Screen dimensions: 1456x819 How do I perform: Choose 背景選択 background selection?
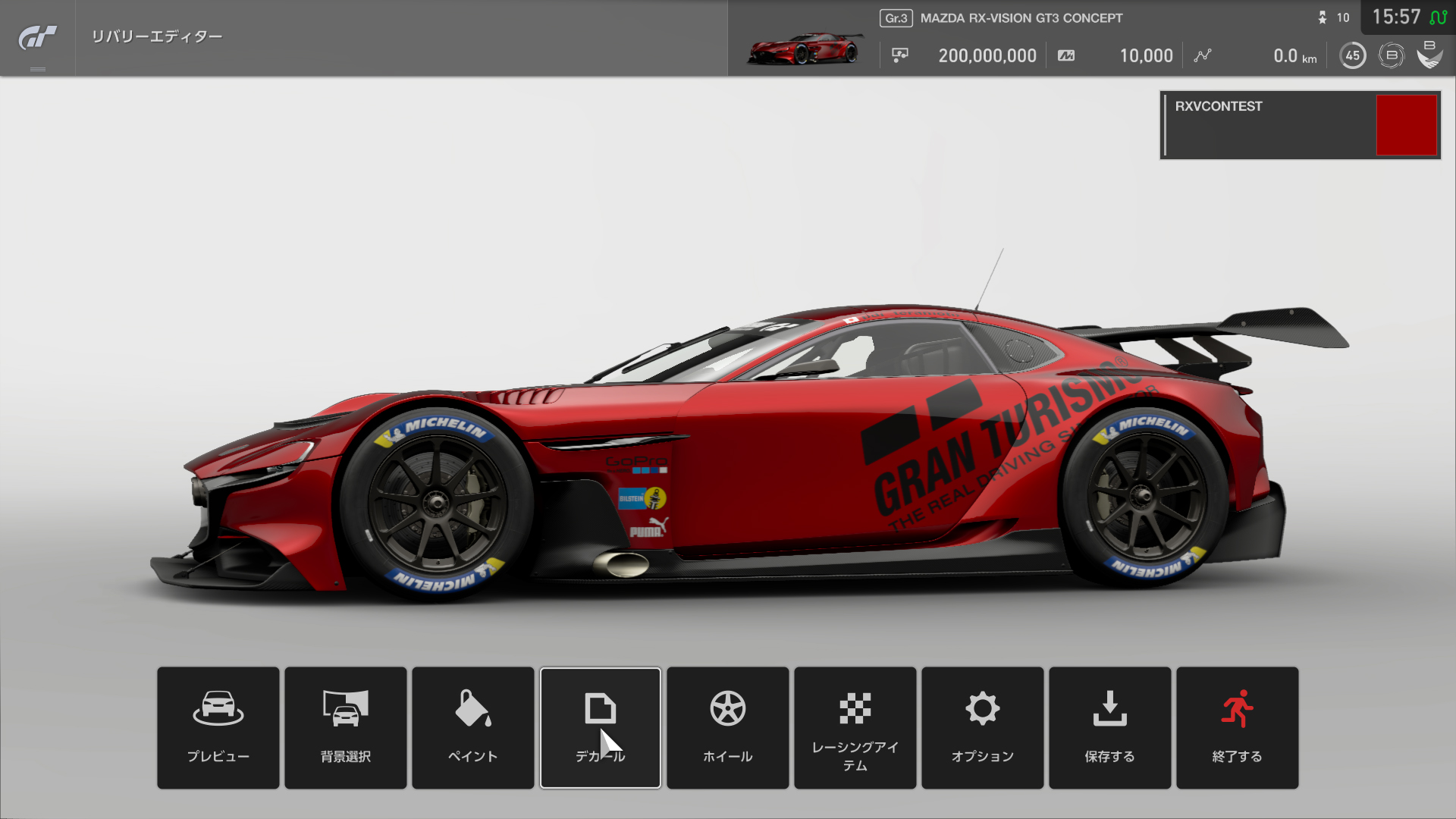[x=346, y=727]
